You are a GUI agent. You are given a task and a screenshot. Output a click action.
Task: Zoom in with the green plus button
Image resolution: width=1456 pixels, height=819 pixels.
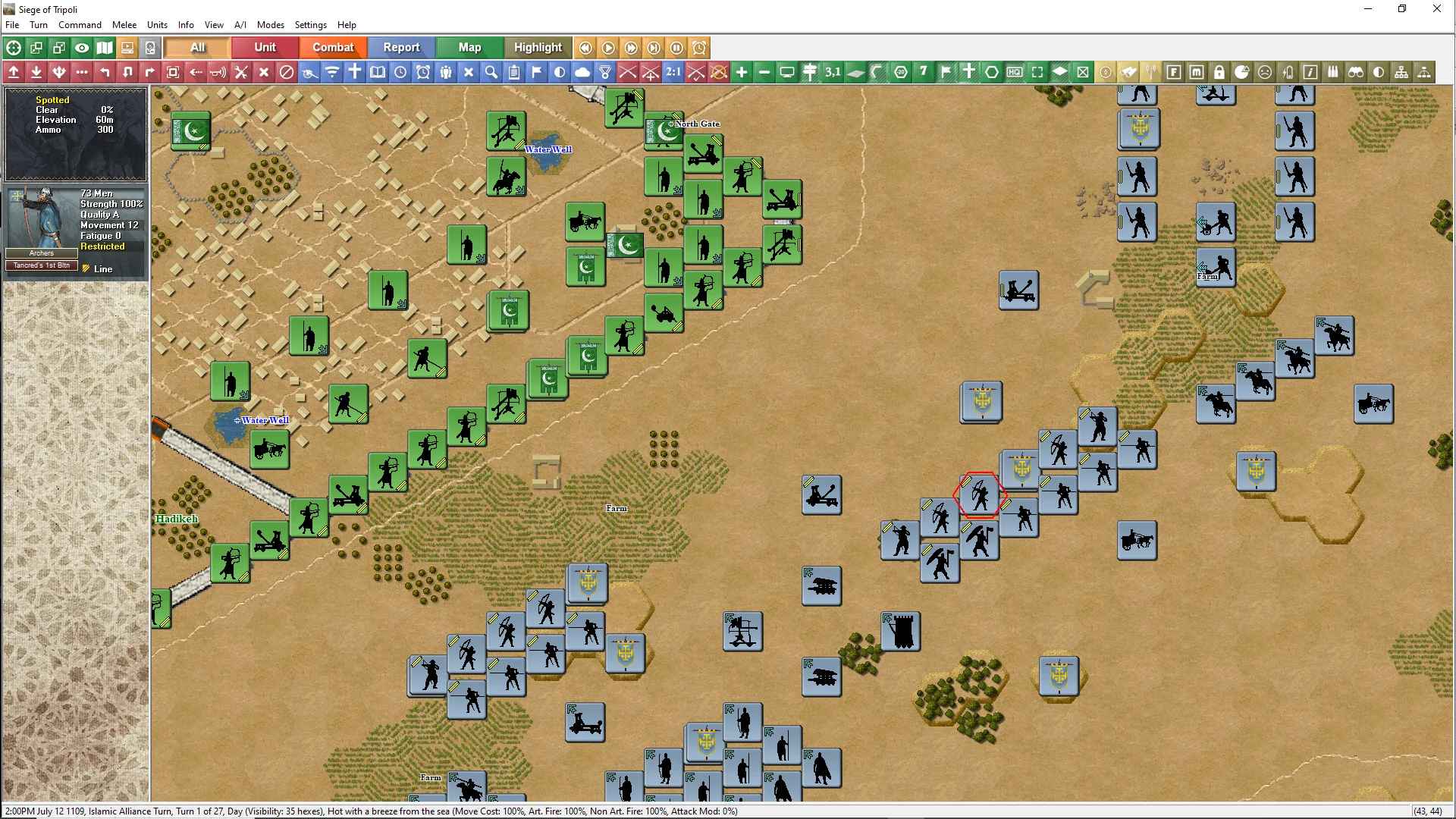[742, 72]
